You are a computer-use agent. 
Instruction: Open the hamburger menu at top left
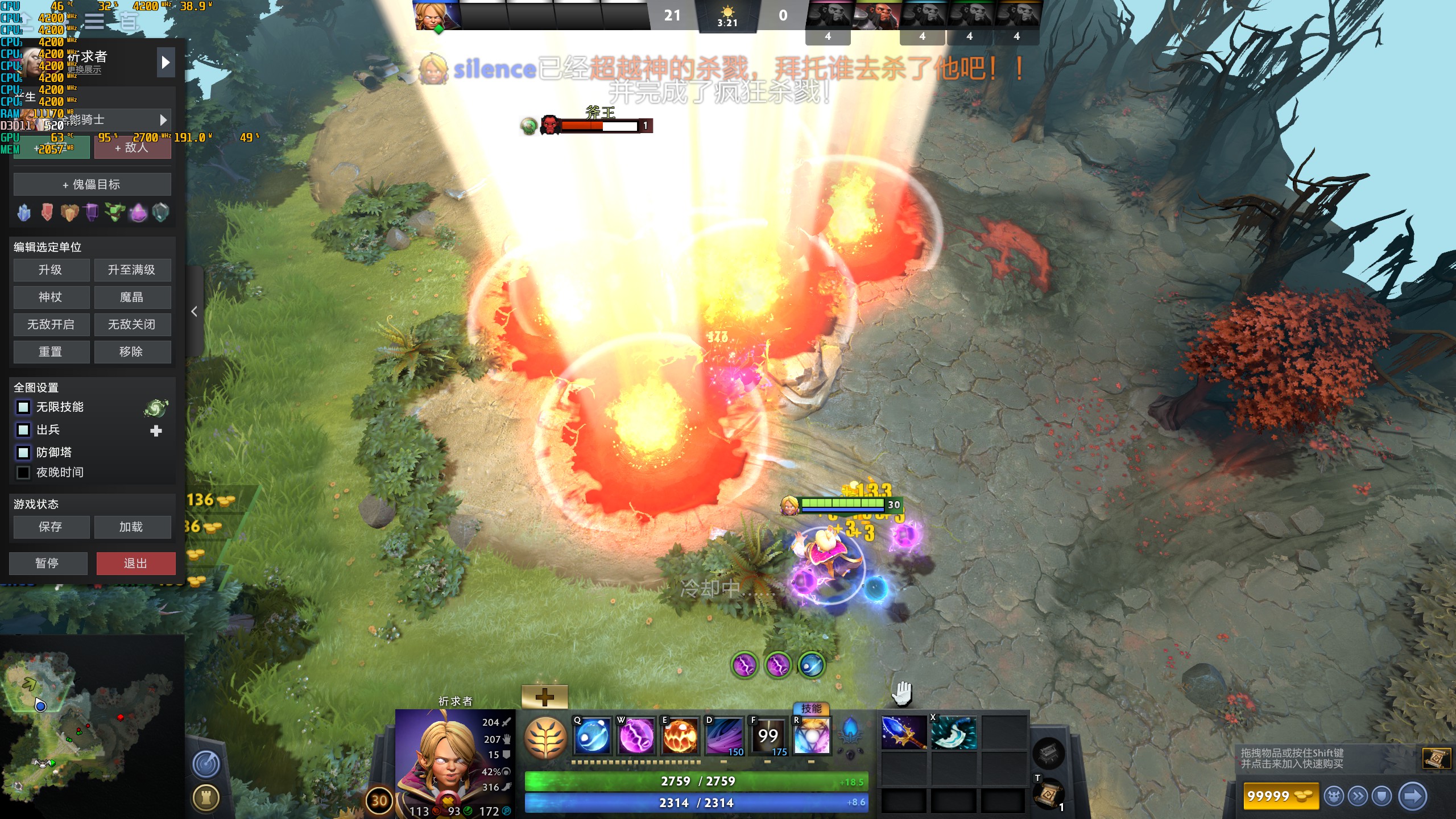[x=94, y=21]
